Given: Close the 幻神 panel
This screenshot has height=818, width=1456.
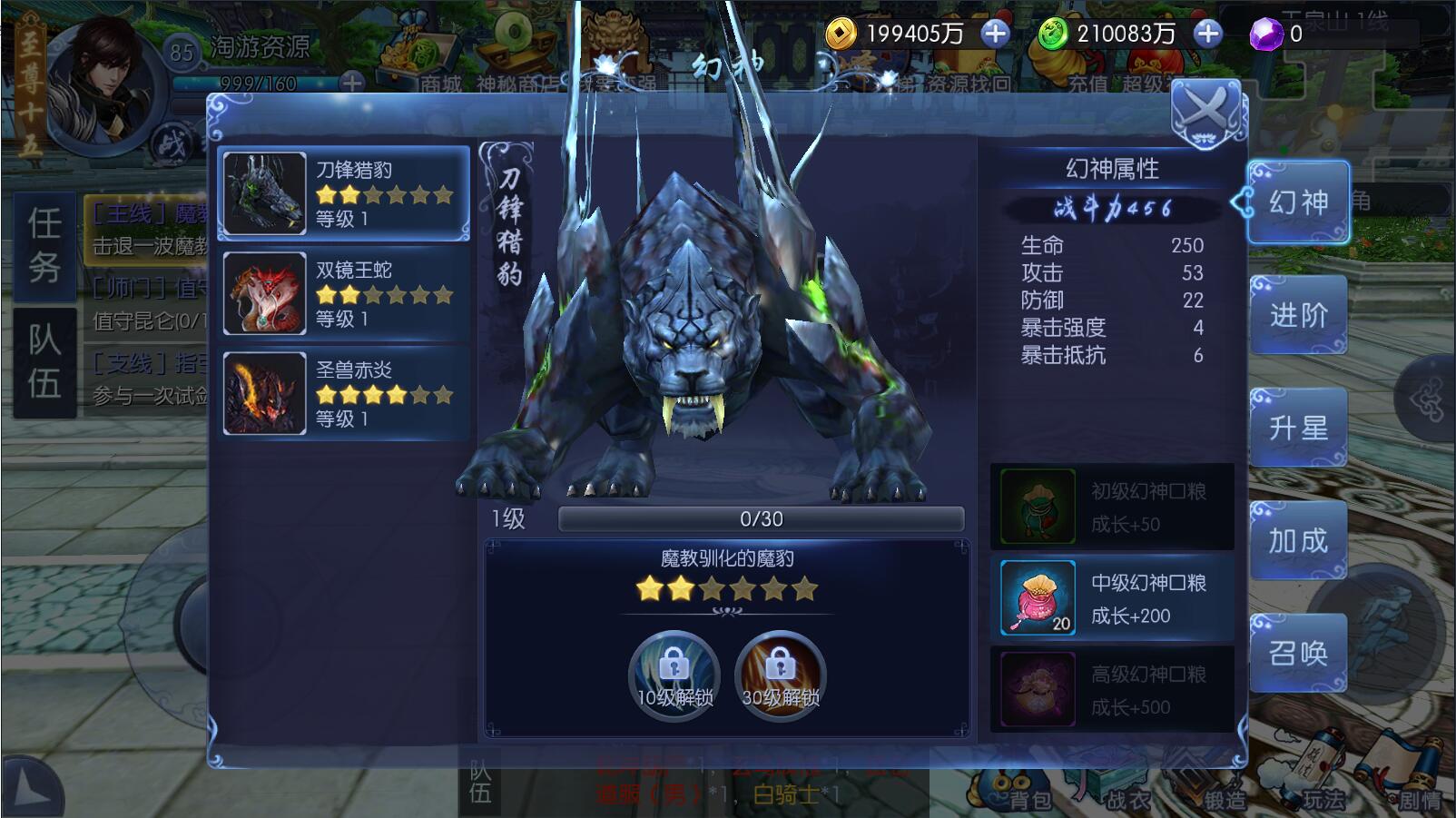Looking at the screenshot, I should [x=1205, y=113].
